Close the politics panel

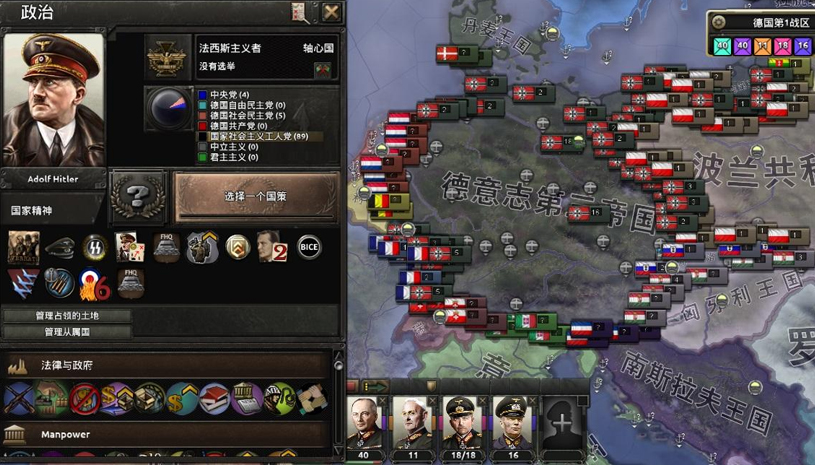[331, 12]
